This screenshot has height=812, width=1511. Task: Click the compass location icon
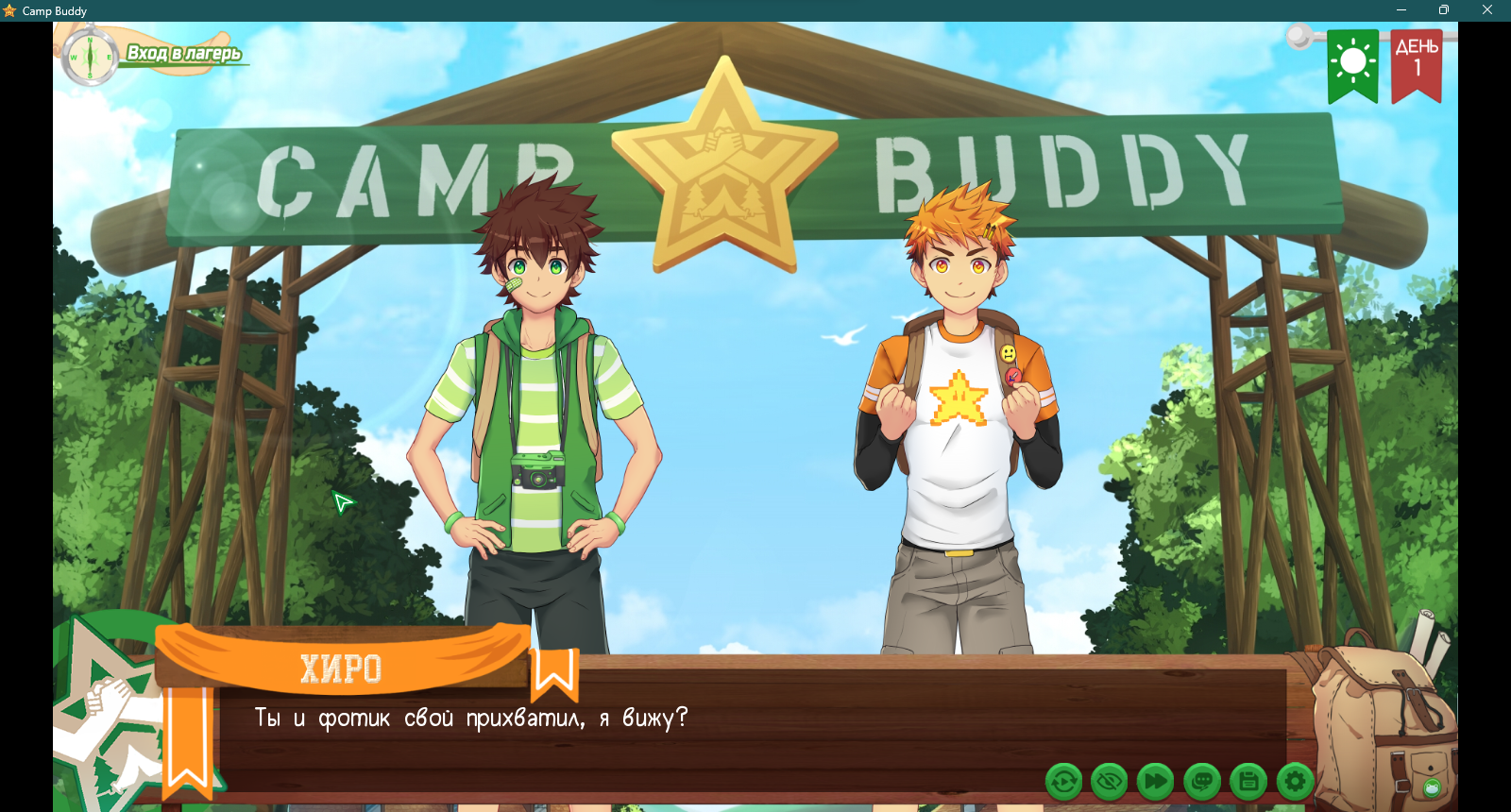pos(90,57)
